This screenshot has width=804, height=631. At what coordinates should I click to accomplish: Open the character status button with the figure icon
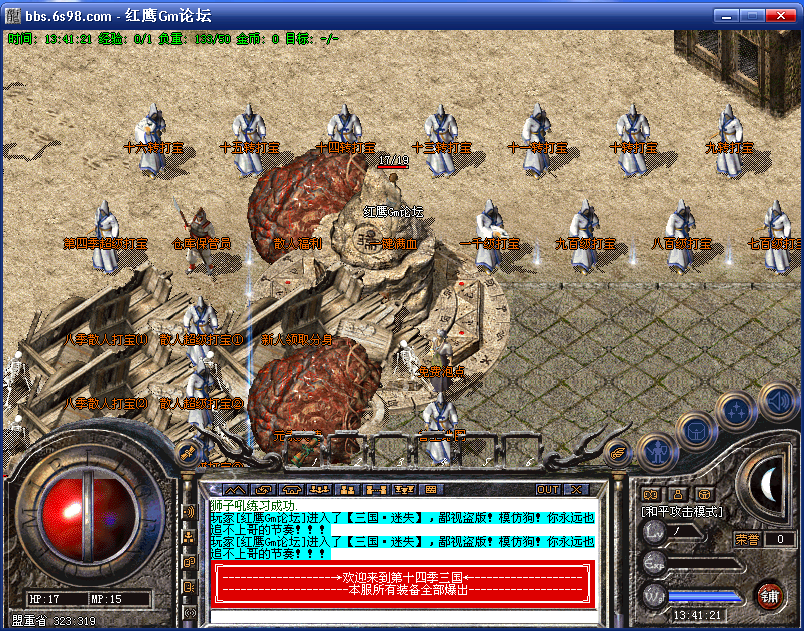[x=653, y=453]
